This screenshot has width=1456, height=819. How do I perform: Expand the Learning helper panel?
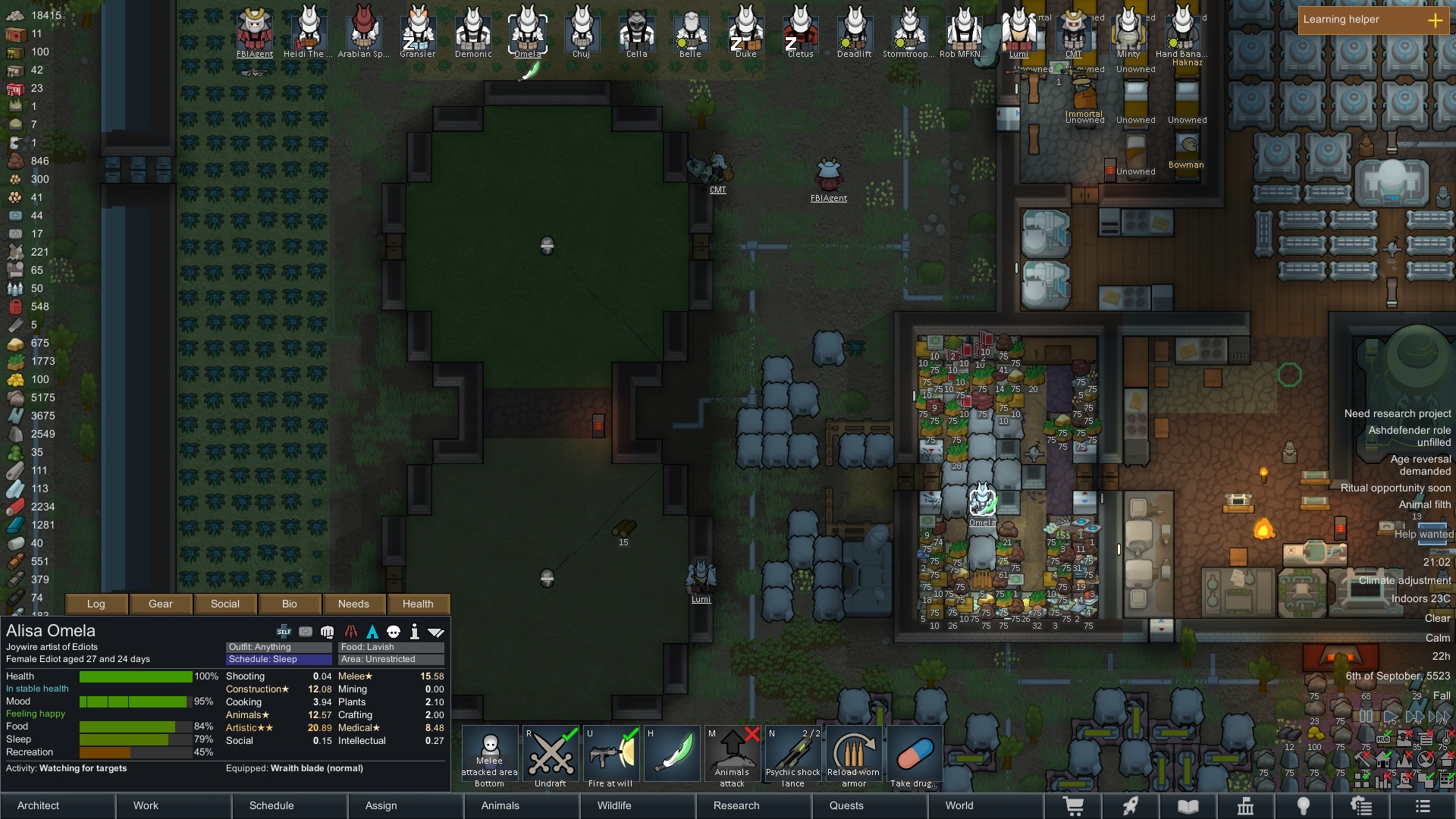click(1435, 20)
